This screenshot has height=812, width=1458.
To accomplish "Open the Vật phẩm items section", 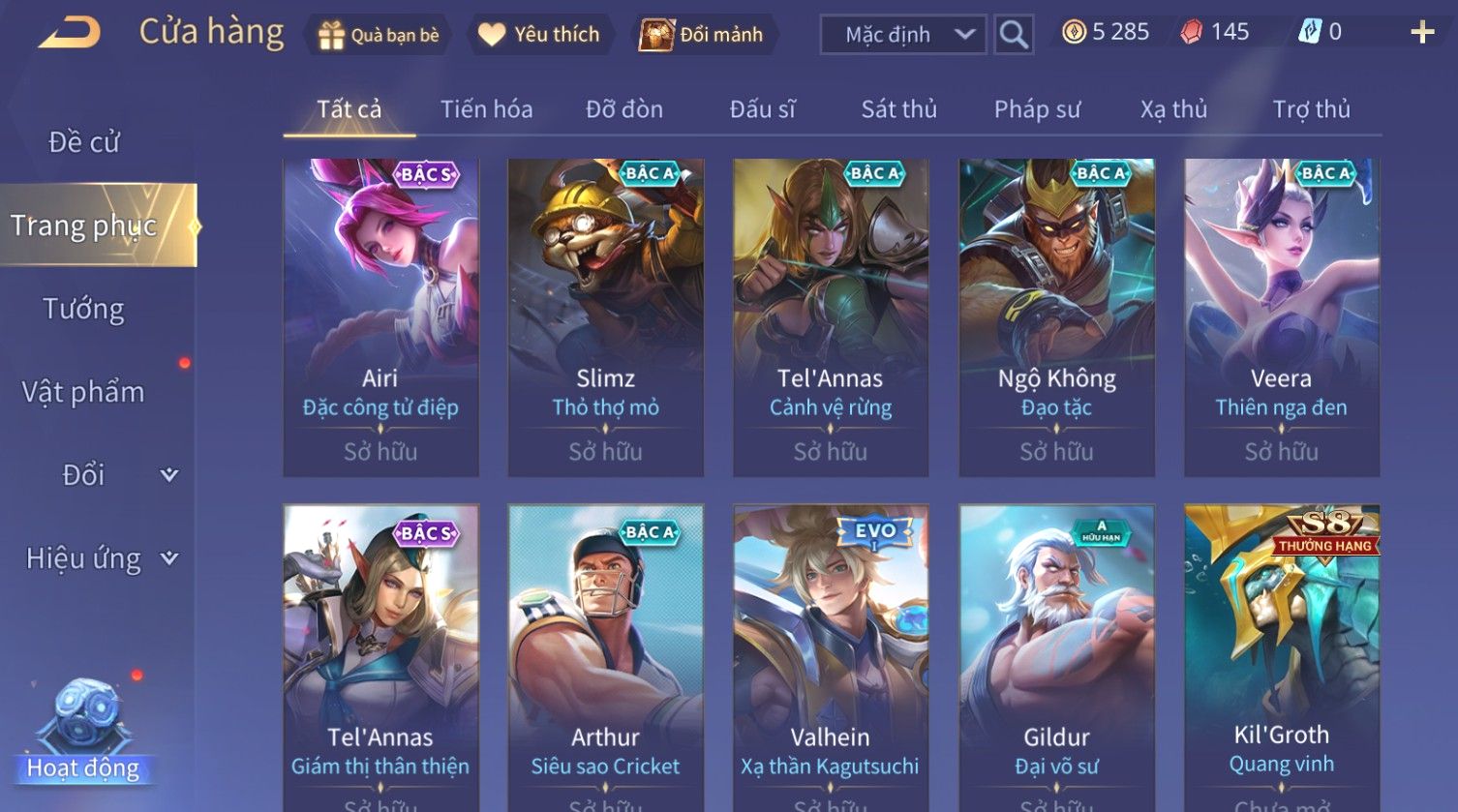I will (x=84, y=392).
